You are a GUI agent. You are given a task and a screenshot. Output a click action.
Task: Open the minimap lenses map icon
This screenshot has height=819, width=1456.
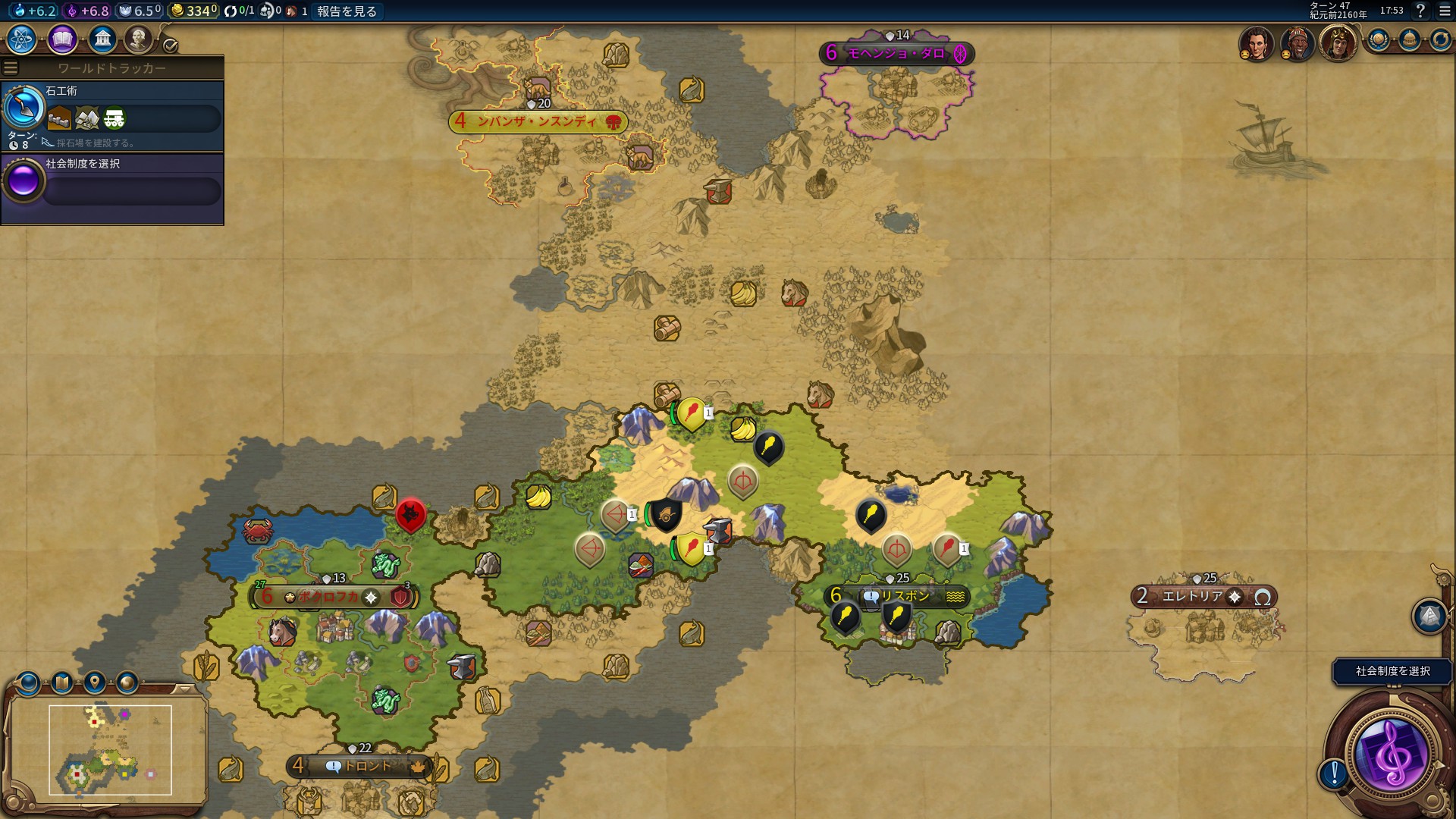[61, 683]
